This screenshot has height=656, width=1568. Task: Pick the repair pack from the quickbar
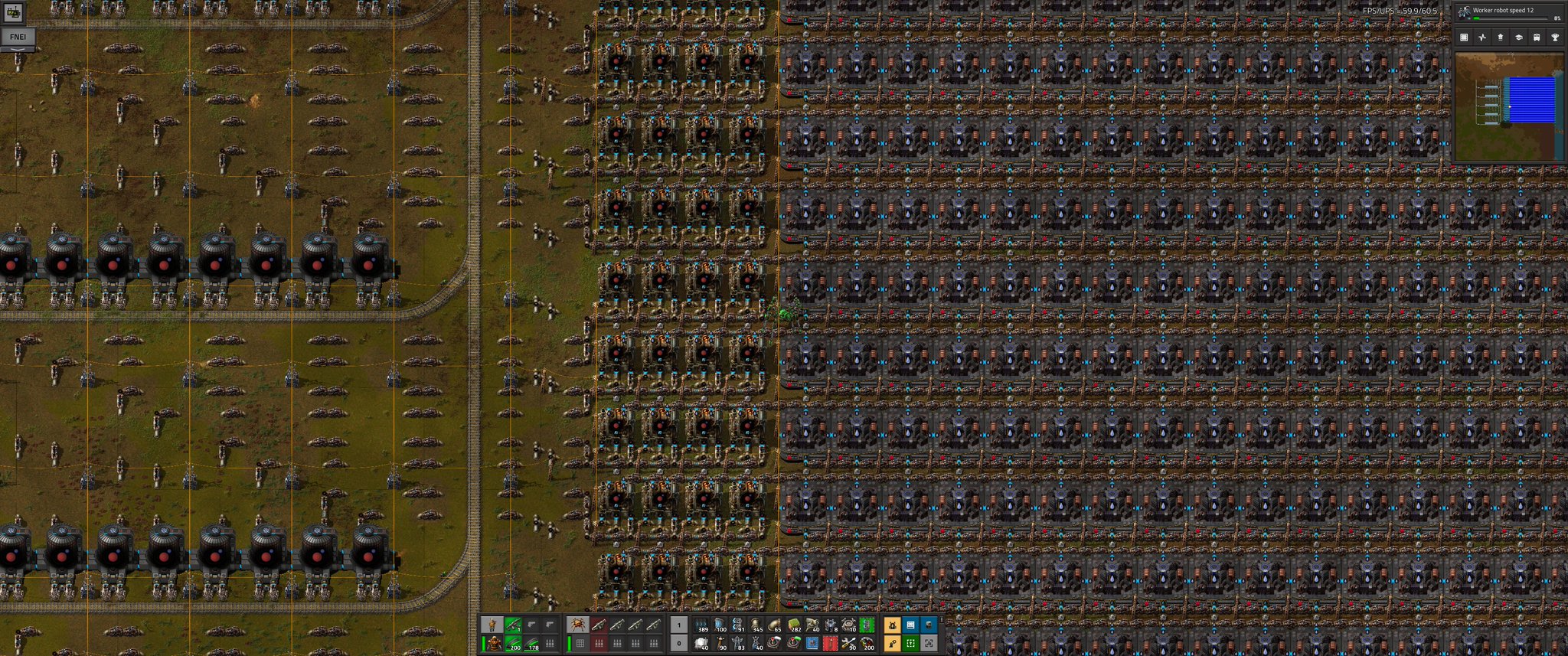click(x=849, y=645)
